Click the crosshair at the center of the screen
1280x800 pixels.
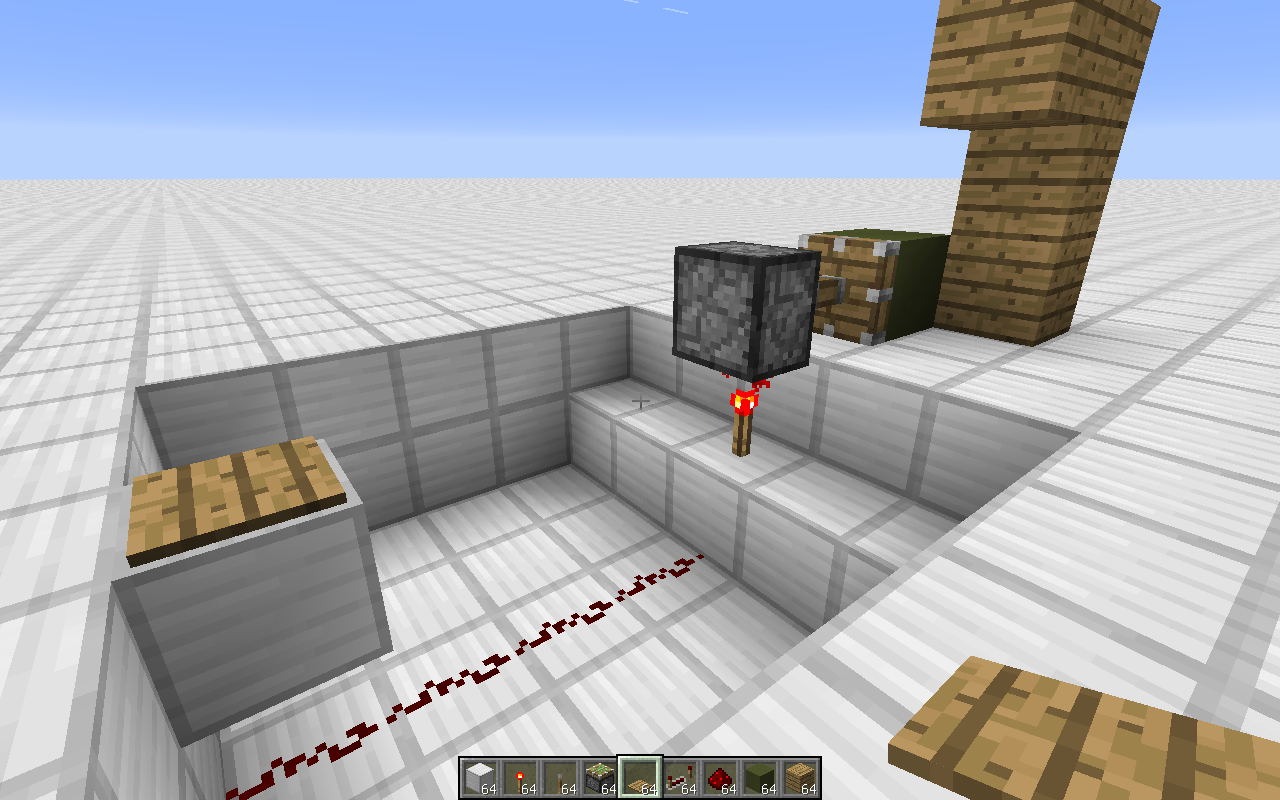click(640, 400)
